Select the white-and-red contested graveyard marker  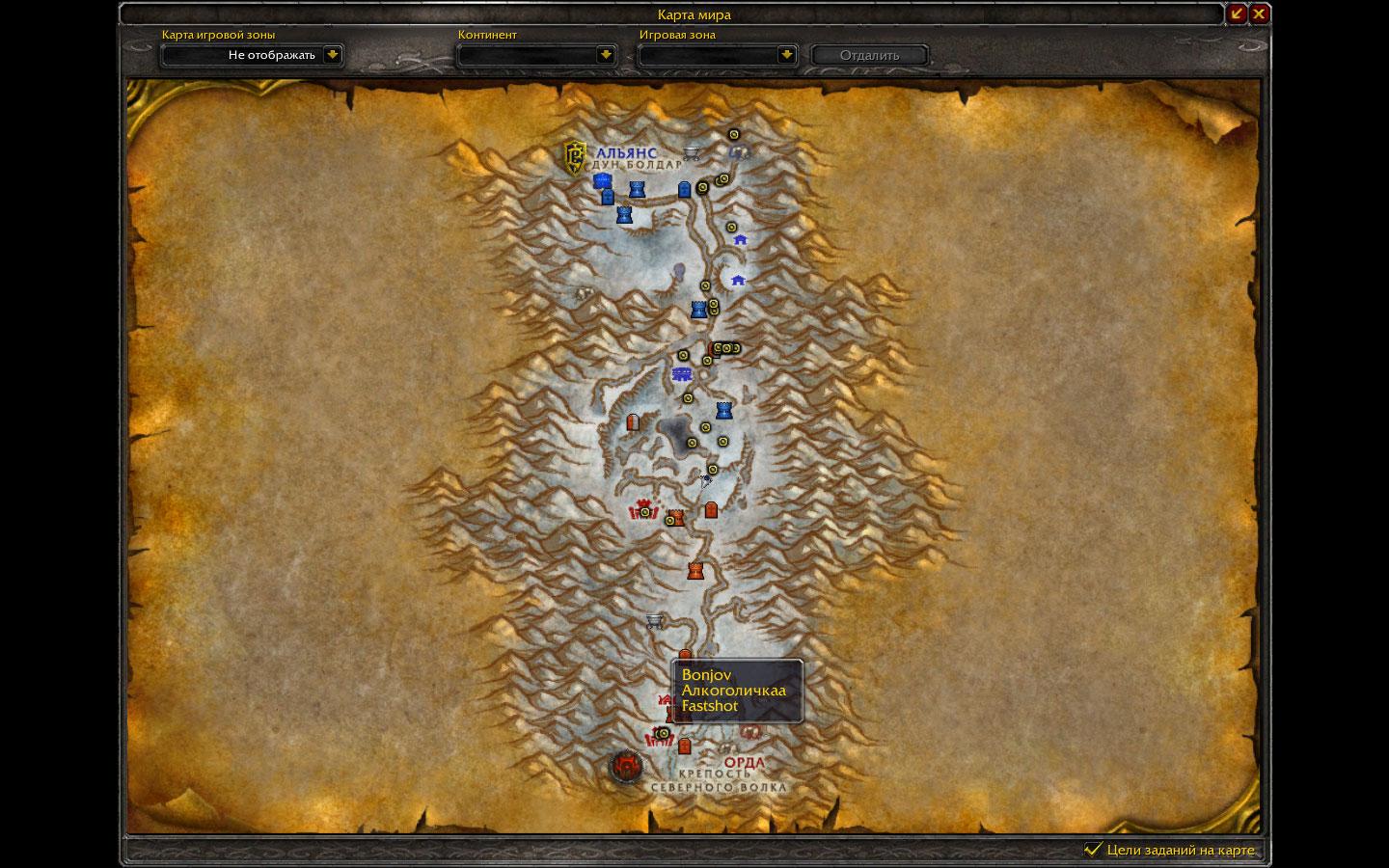point(634,423)
